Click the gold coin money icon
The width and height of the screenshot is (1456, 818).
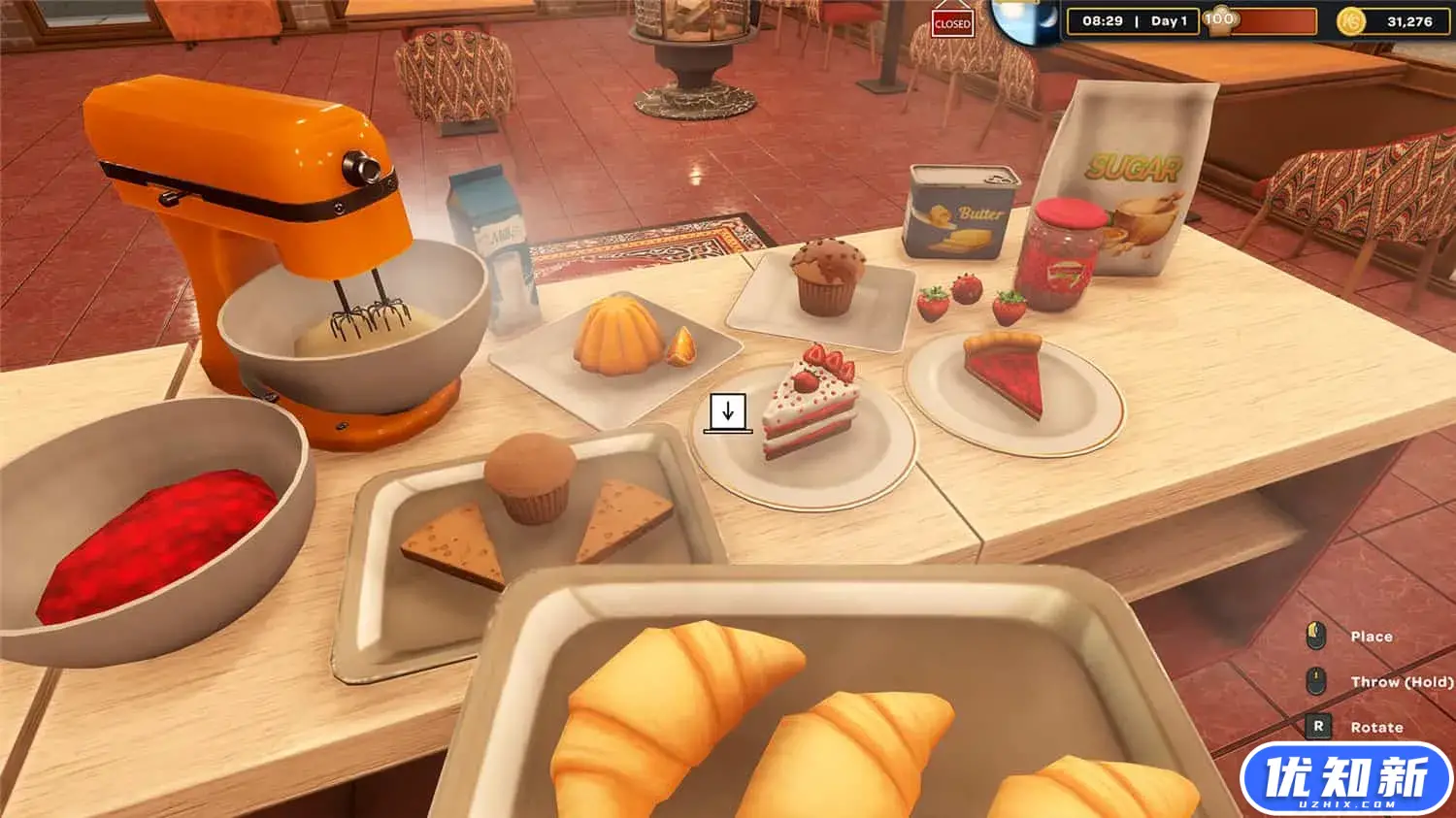1350,21
